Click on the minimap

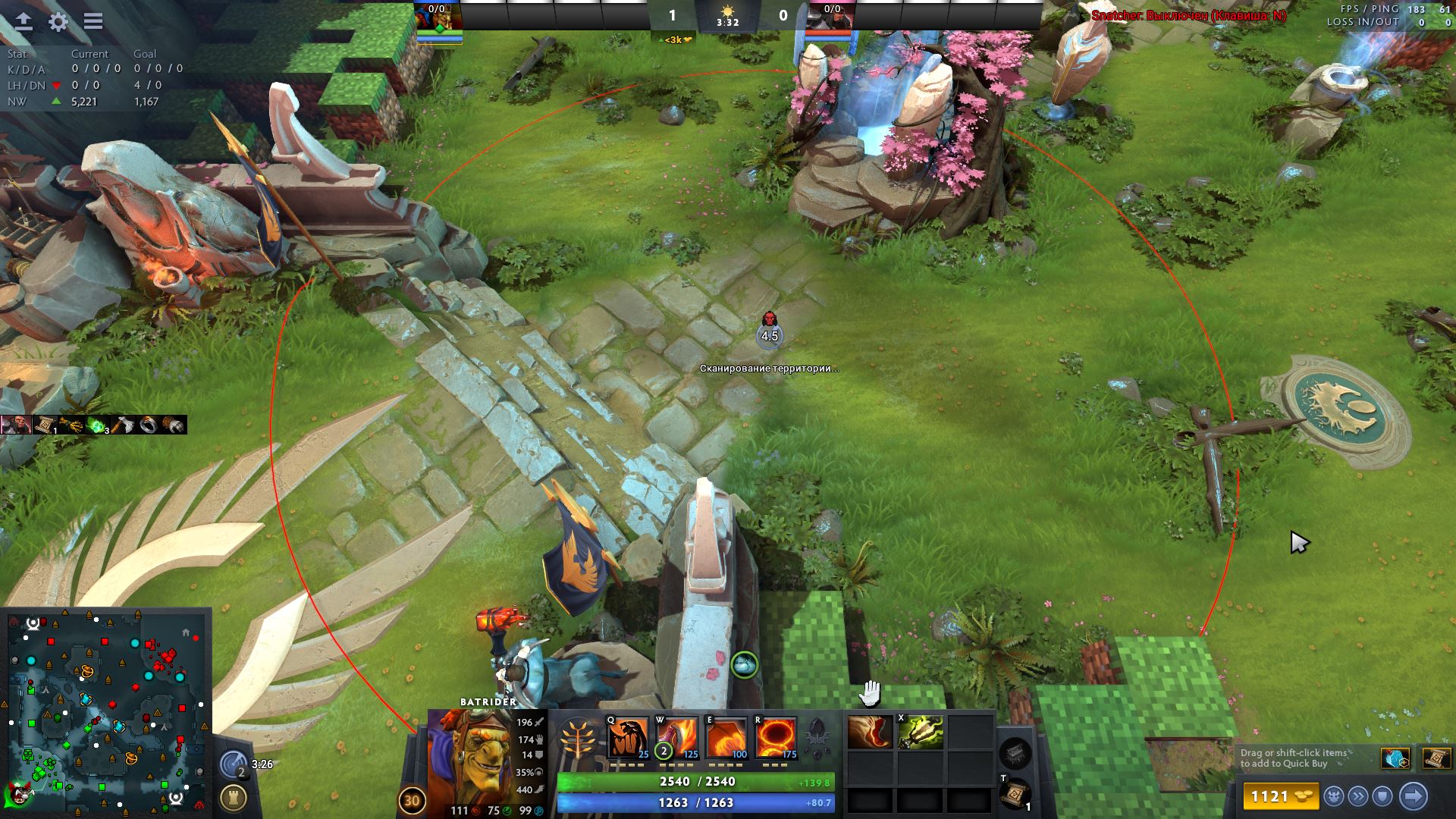click(x=106, y=713)
